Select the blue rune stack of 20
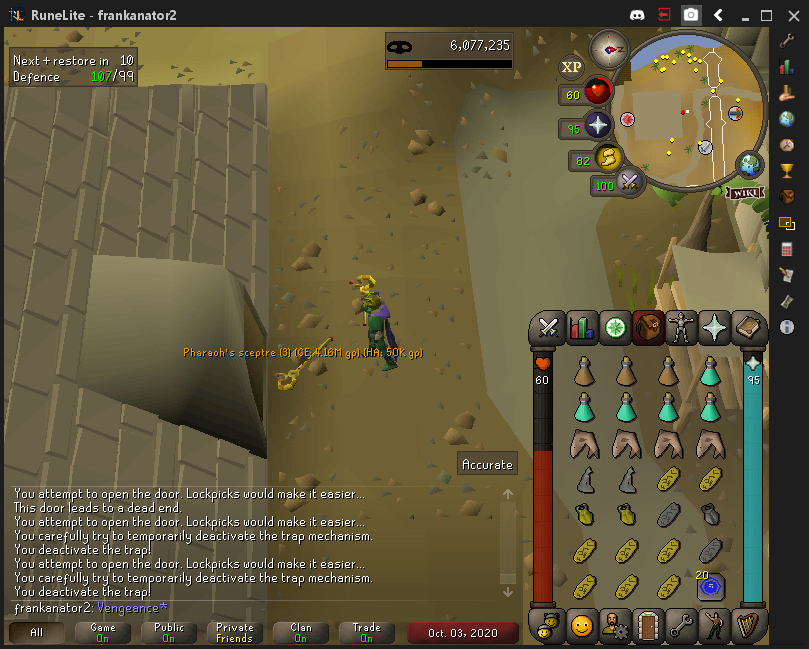 pos(710,586)
